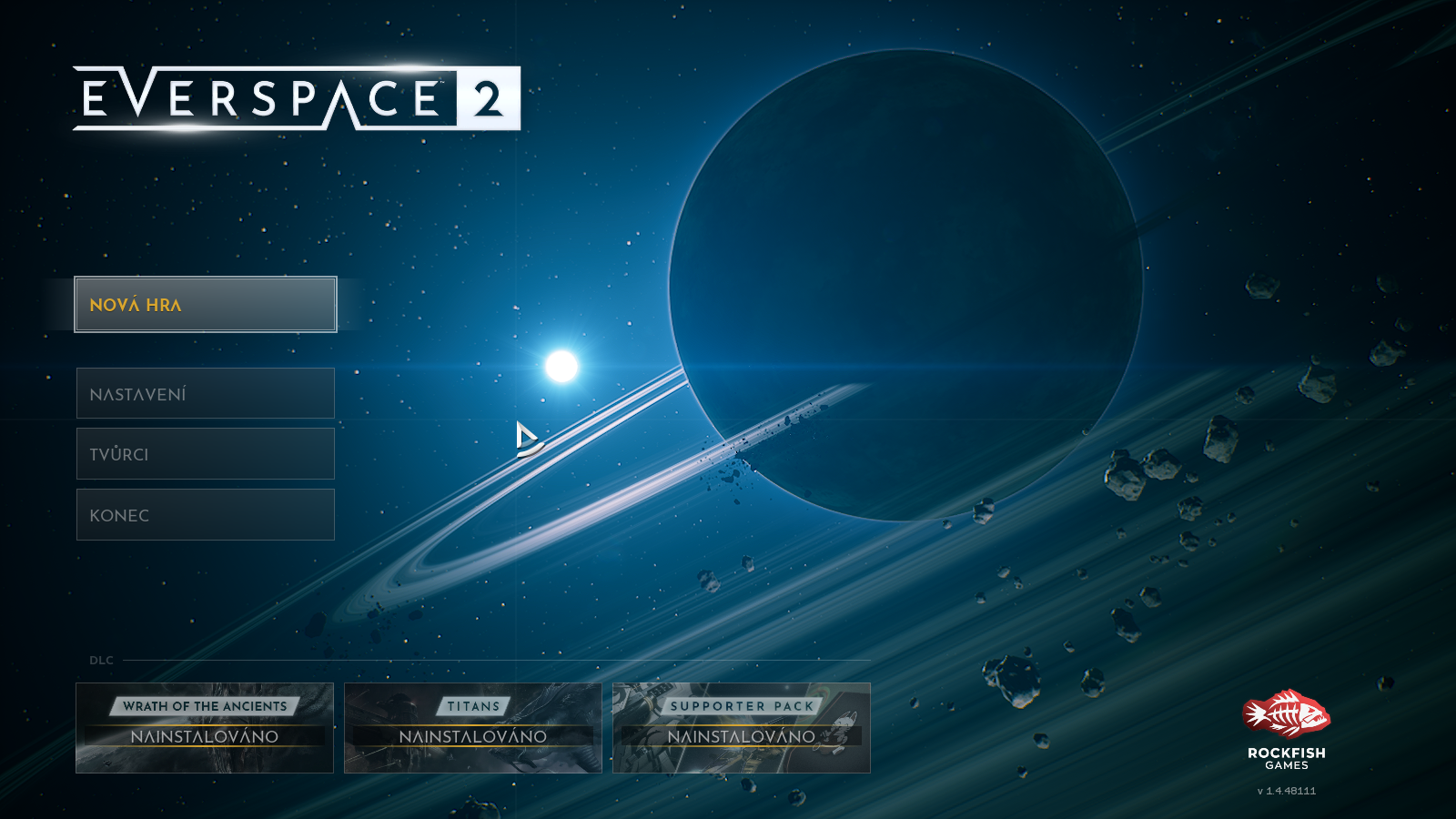
Task: Show the Tvůrci credits screen
Action: pos(206,454)
